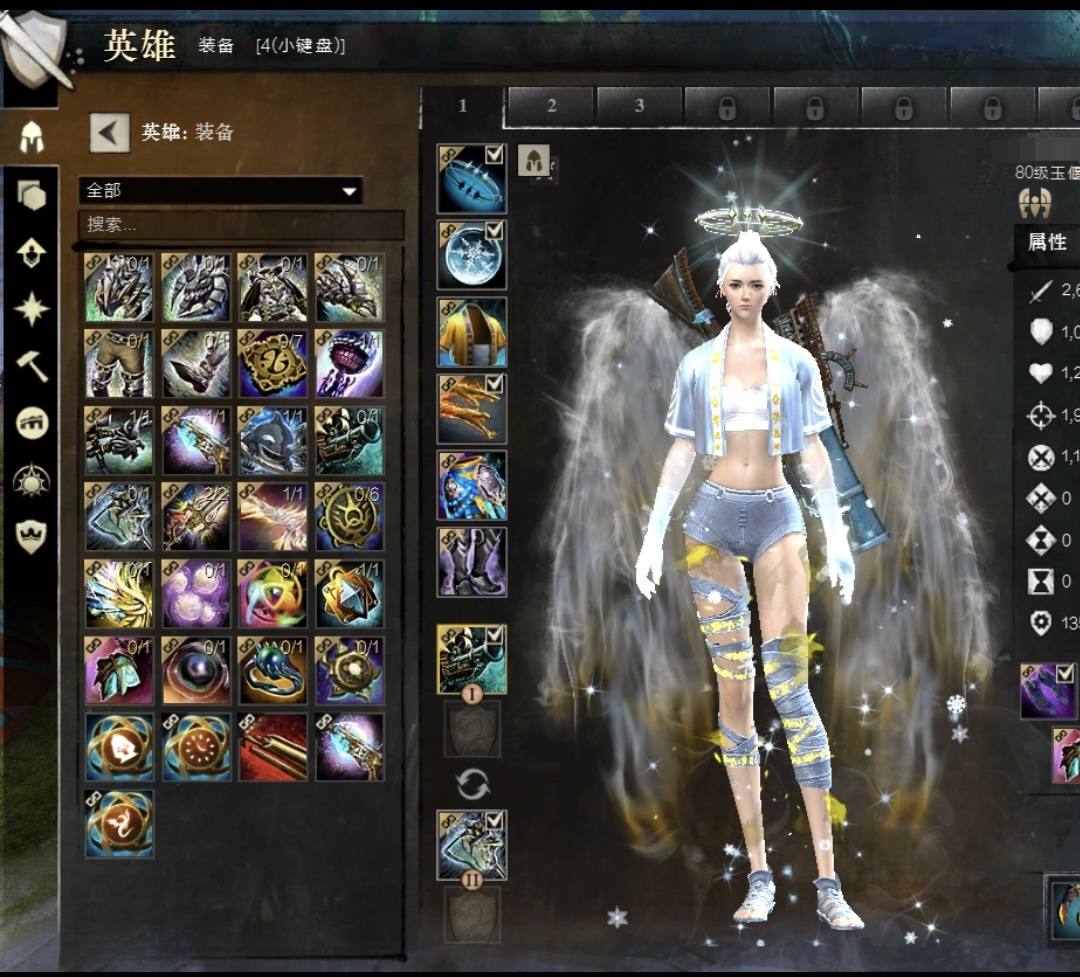Focus the 搜索 search field
1080x977 pixels.
coord(240,224)
